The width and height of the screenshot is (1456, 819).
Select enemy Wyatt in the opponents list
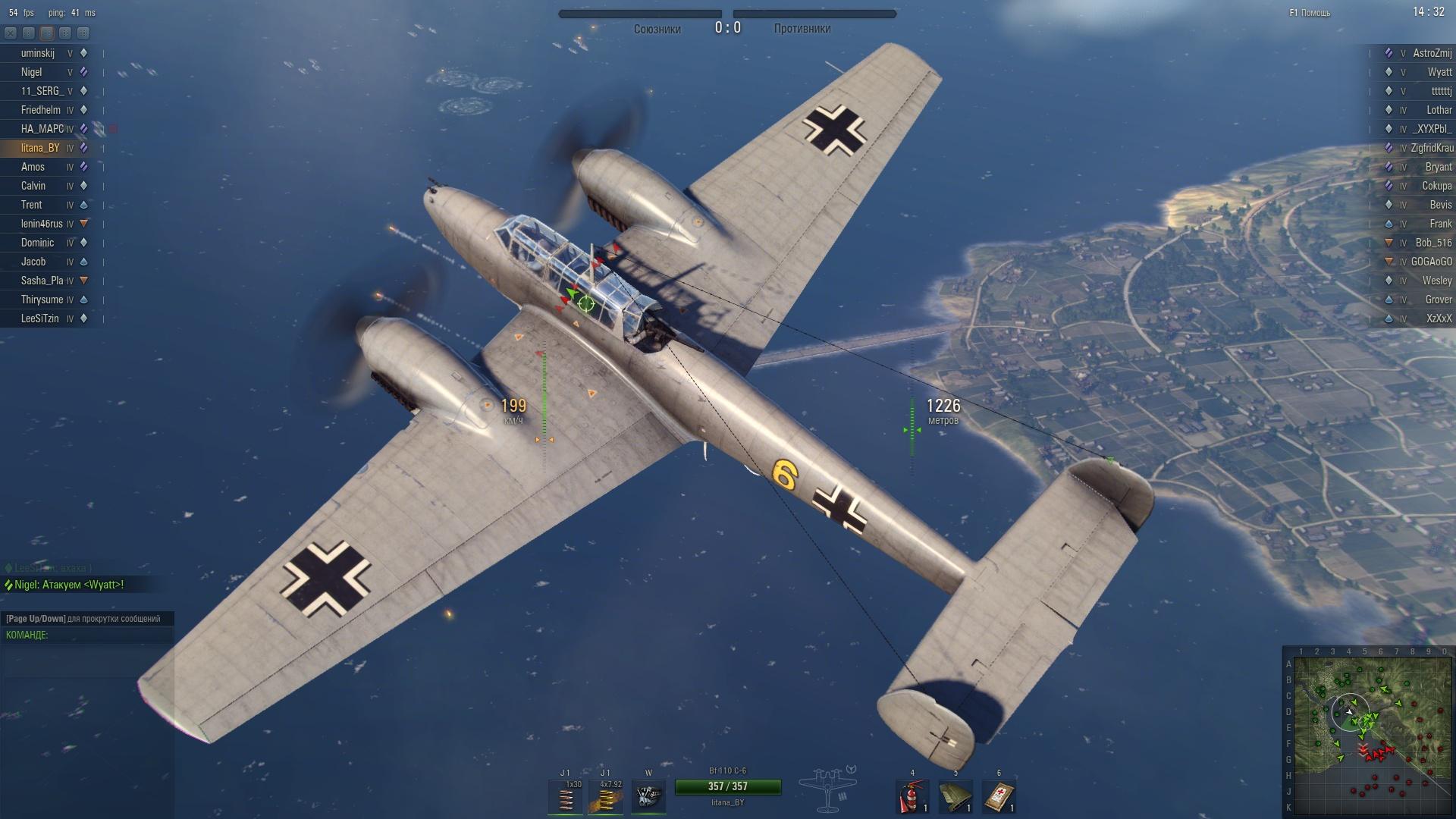pyautogui.click(x=1439, y=72)
